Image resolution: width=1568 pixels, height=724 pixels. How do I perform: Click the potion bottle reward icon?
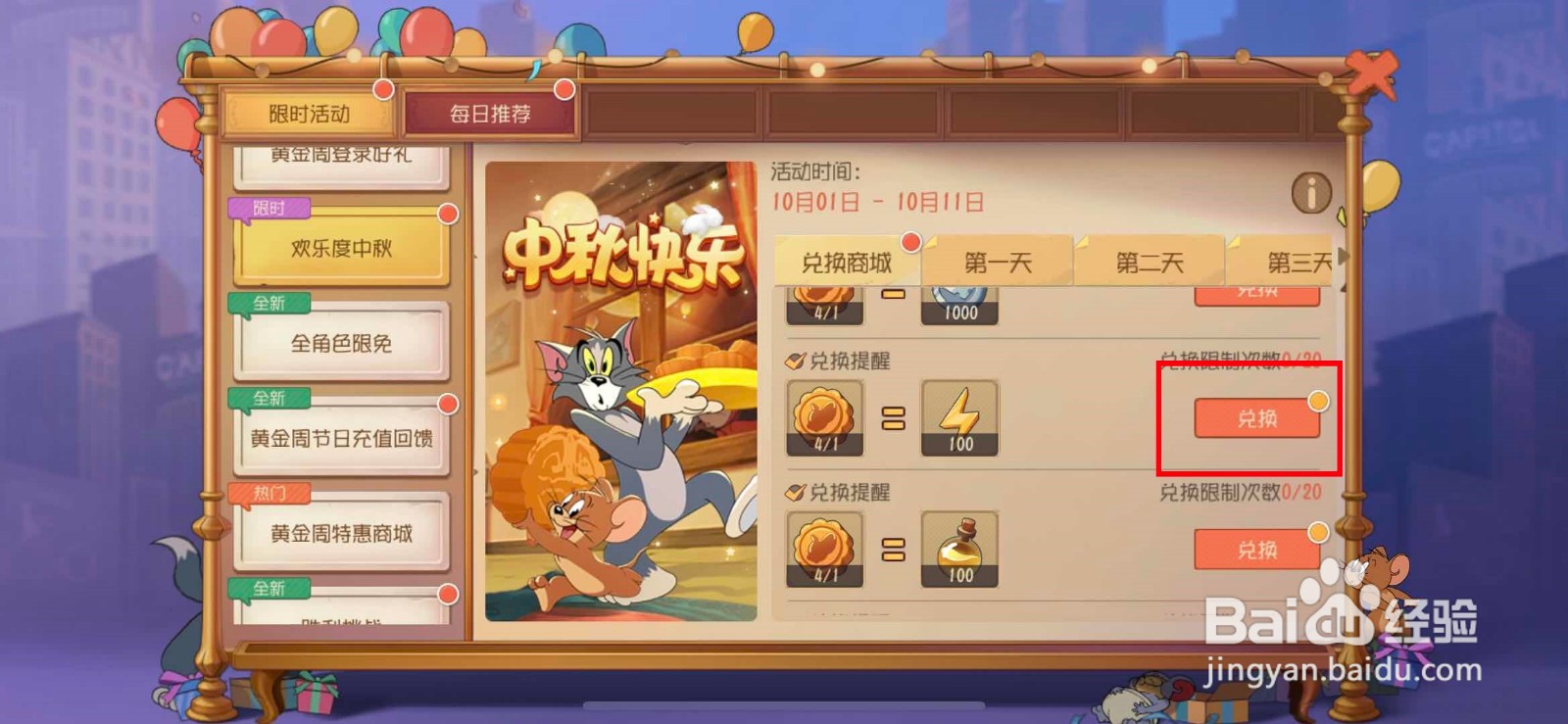[958, 549]
